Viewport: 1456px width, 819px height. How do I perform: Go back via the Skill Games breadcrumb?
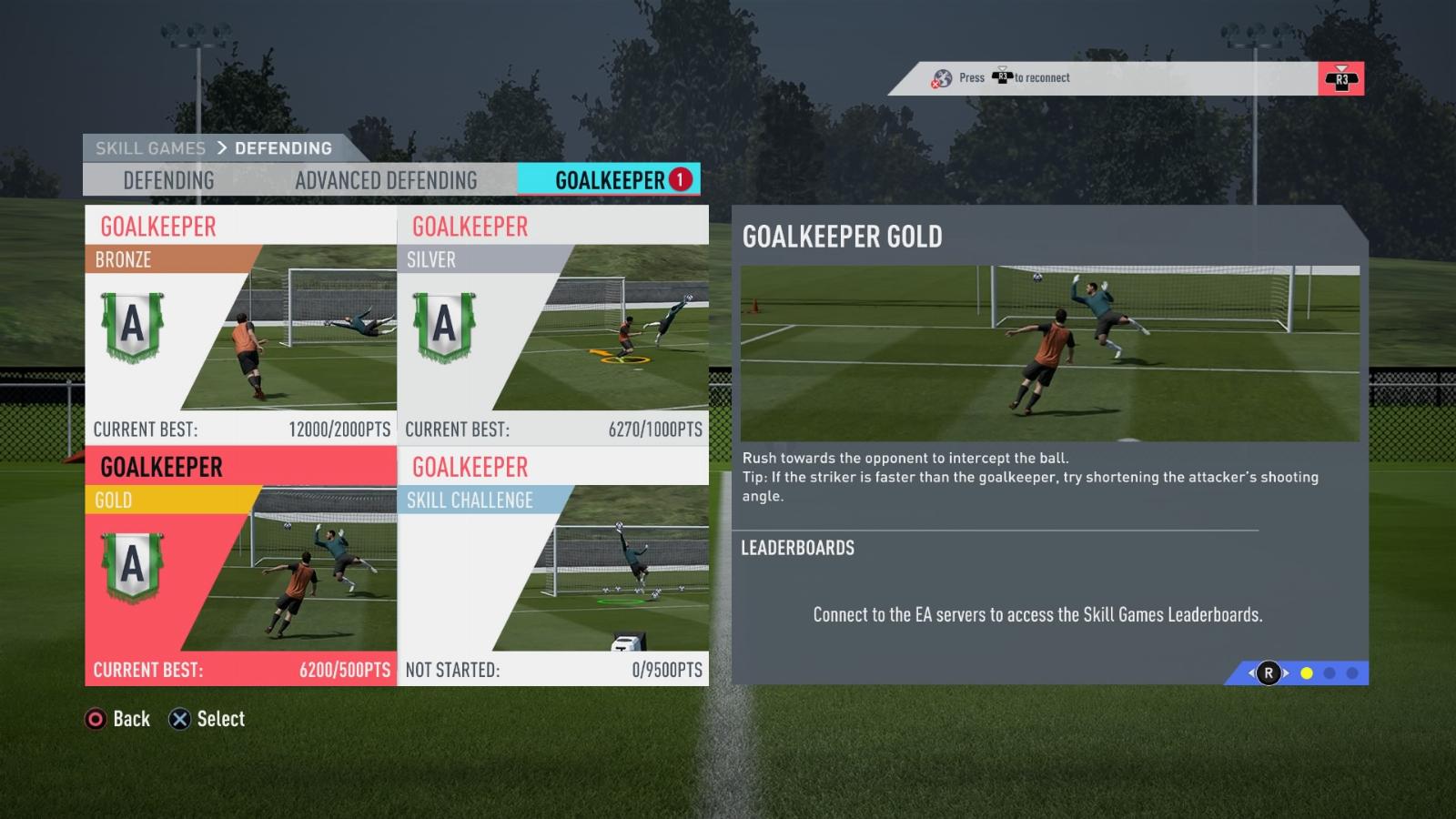(150, 148)
